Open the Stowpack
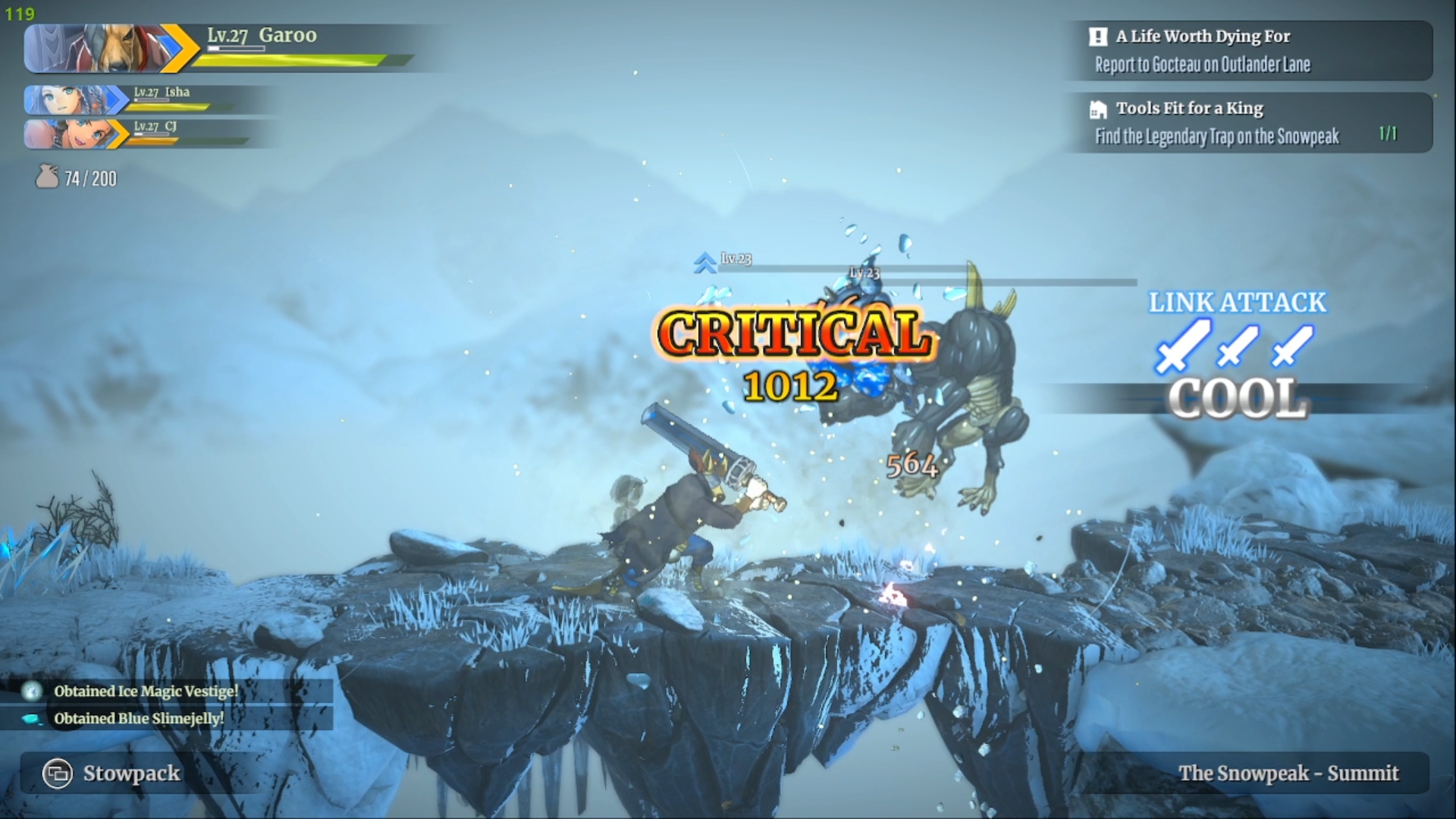This screenshot has width=1456, height=819. [x=114, y=773]
